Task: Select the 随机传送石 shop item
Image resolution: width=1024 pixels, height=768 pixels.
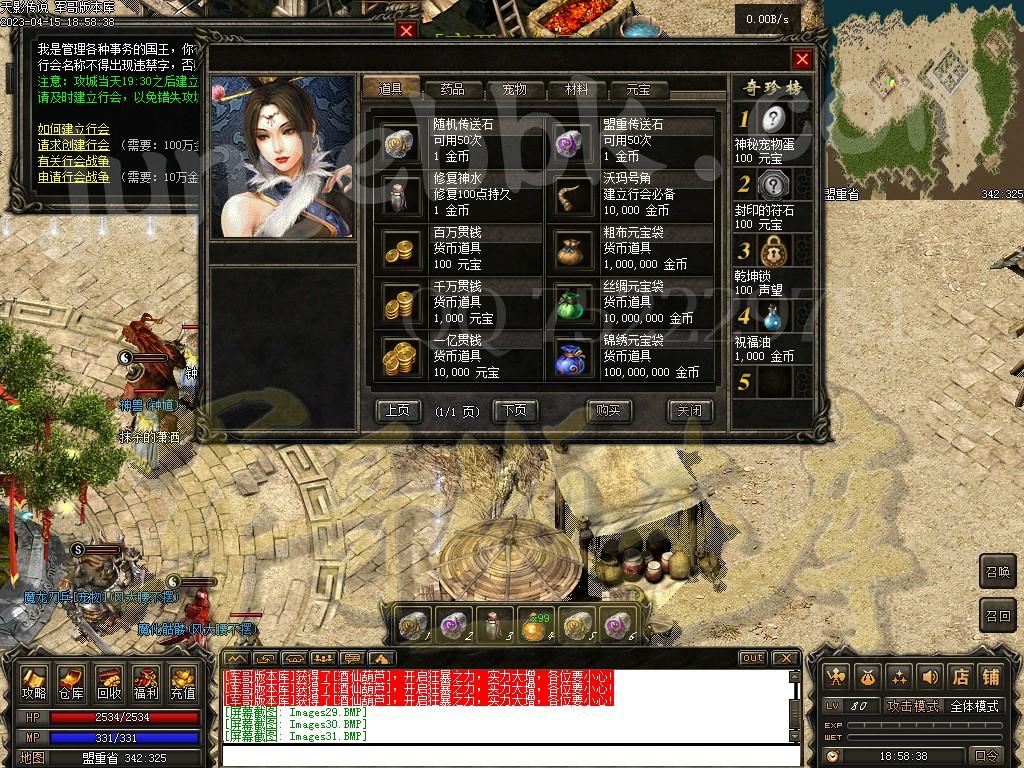Action: coord(403,141)
